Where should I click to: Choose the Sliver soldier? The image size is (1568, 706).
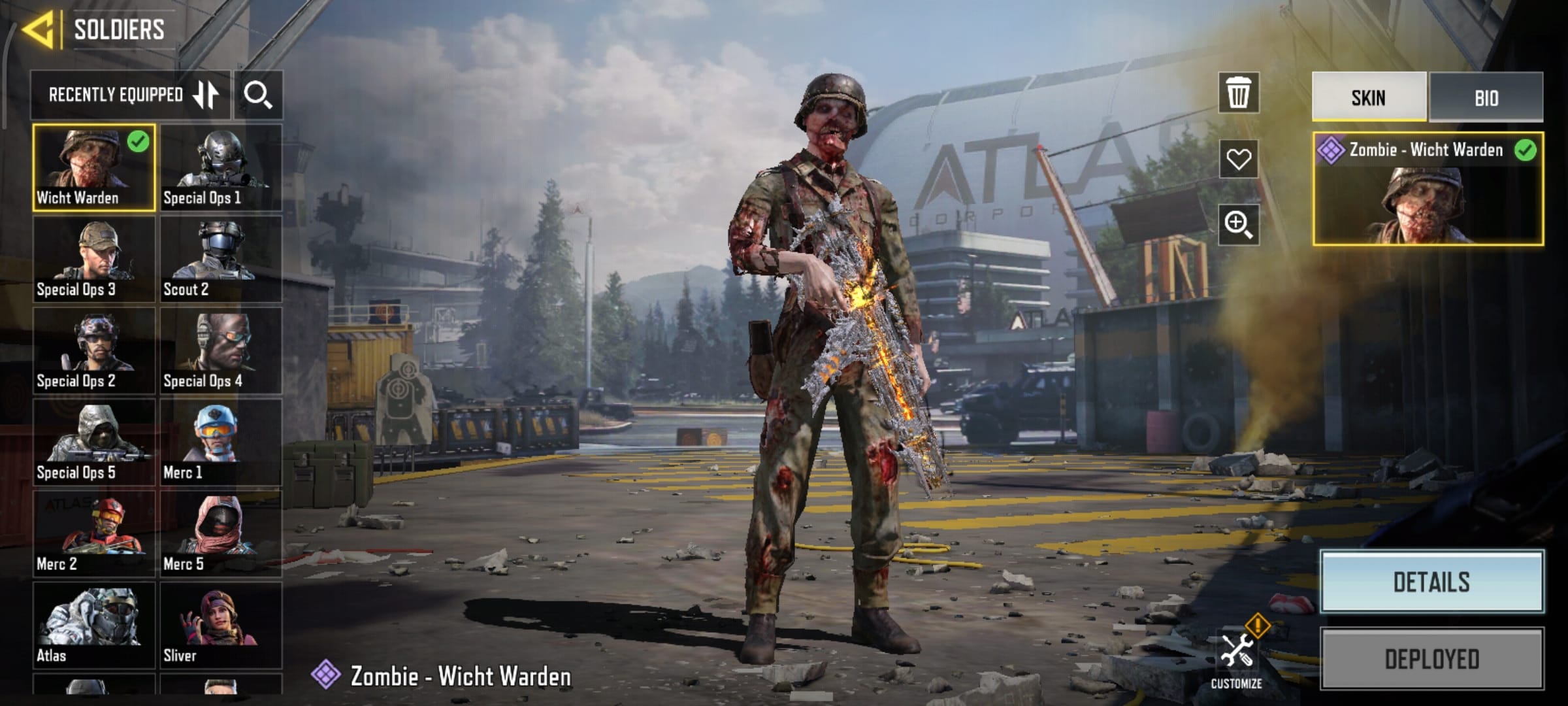[x=221, y=625]
